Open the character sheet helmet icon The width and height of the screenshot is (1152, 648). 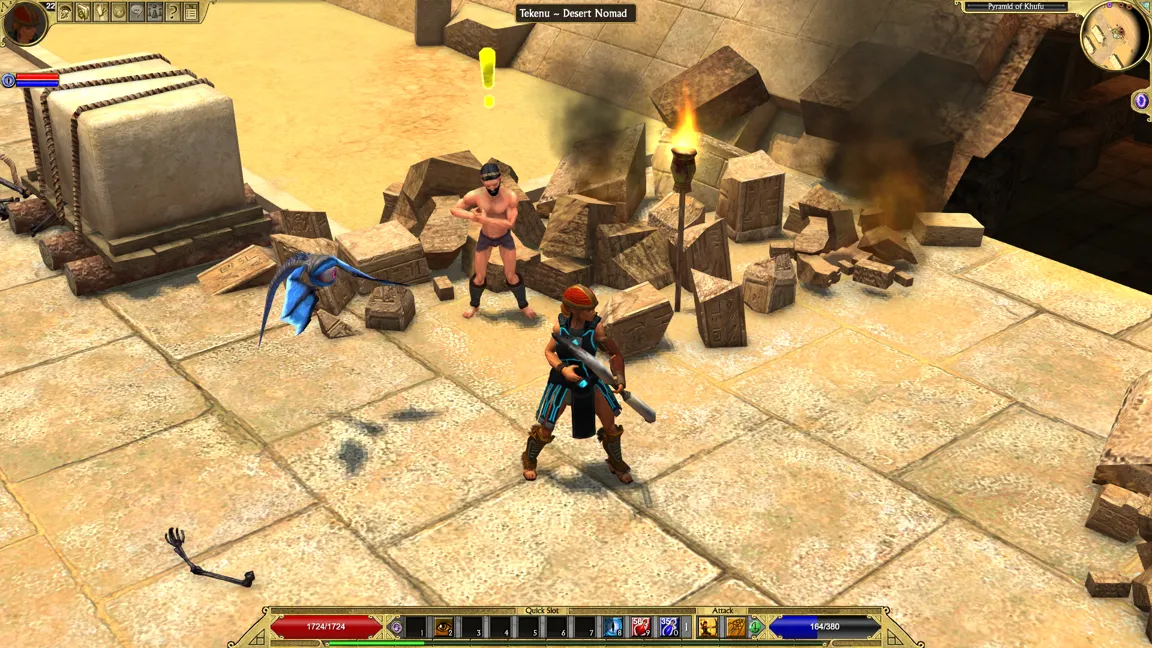65,12
